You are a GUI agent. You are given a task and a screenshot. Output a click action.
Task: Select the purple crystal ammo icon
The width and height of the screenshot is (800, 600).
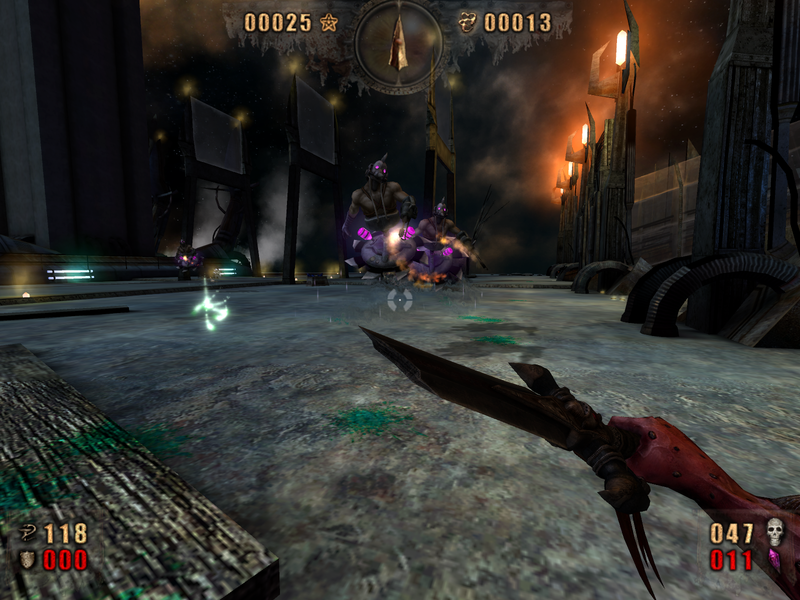(774, 559)
